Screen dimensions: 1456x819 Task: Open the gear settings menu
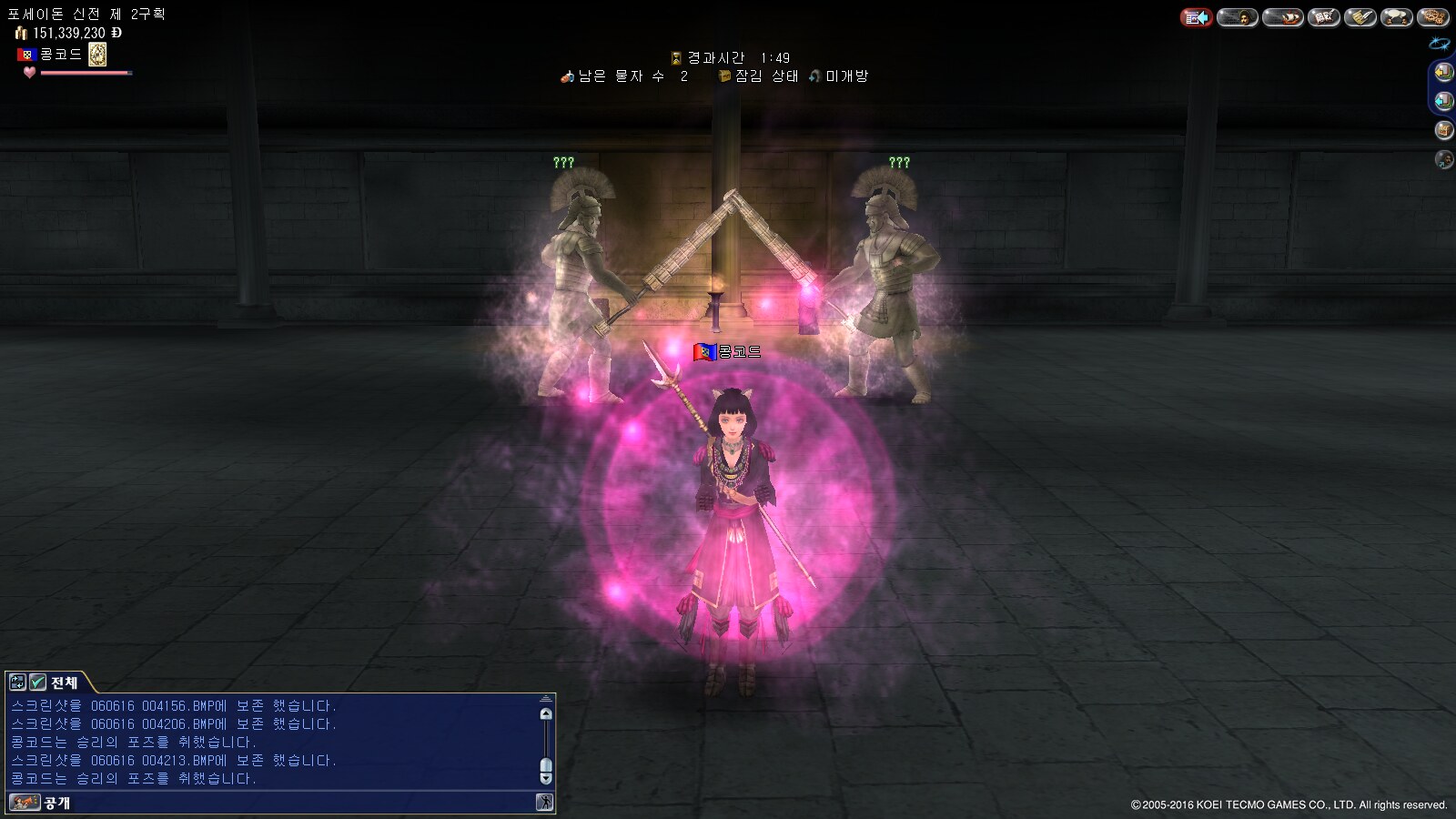coord(1434,17)
